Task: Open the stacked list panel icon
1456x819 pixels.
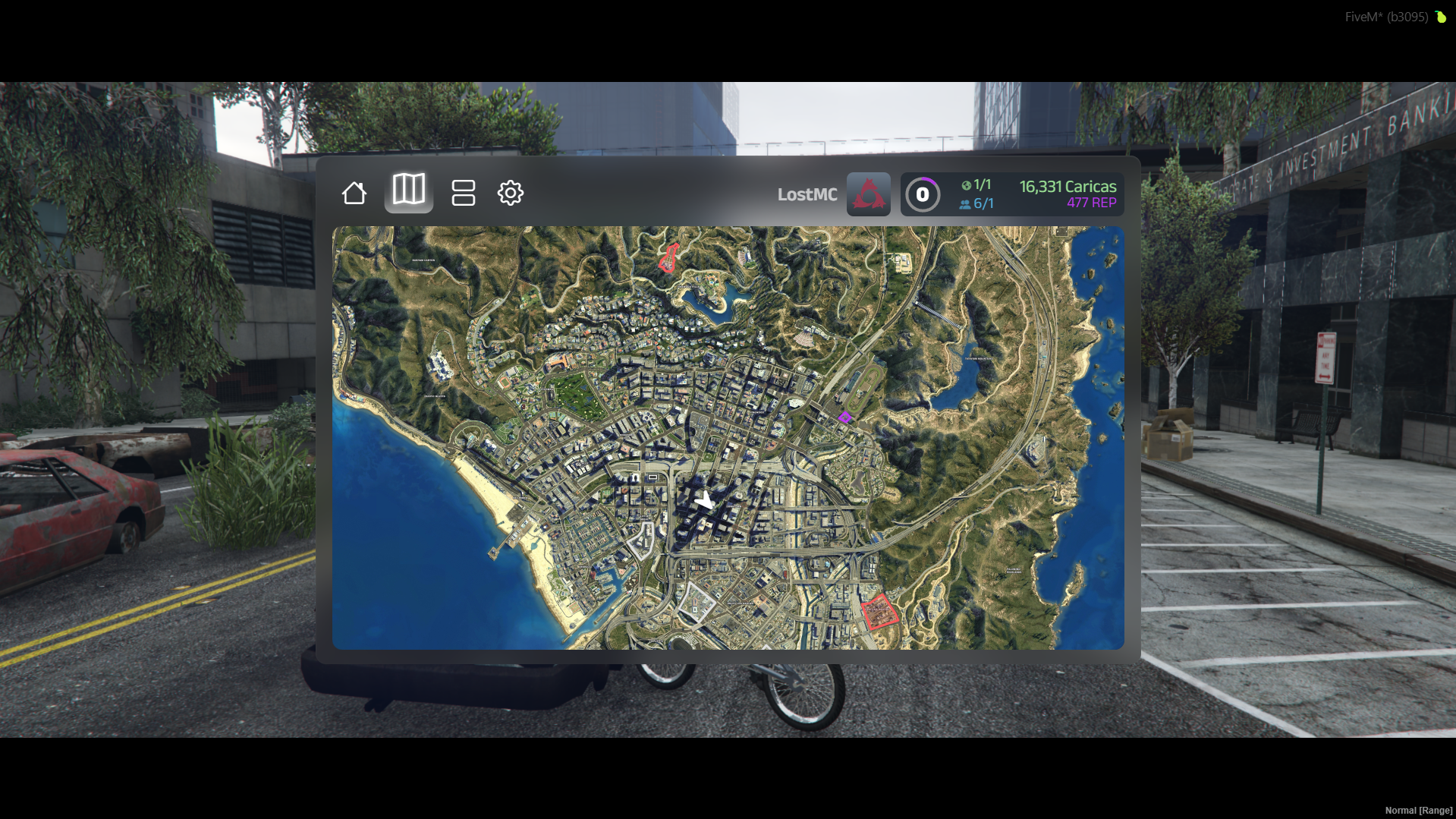Action: [x=464, y=194]
